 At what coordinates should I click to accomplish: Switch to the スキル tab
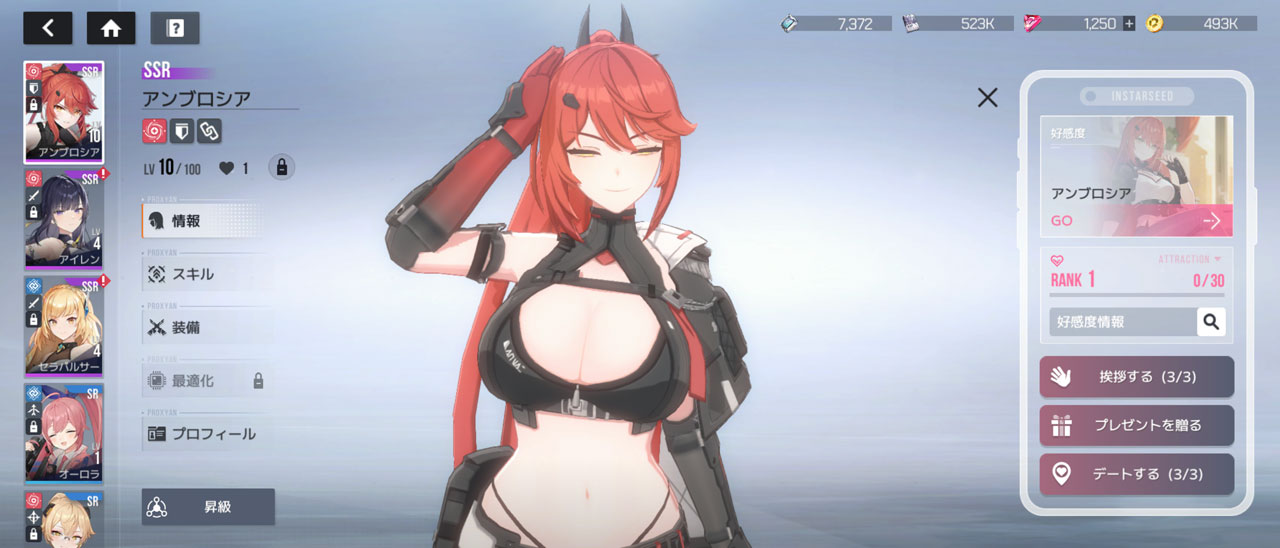pos(205,274)
